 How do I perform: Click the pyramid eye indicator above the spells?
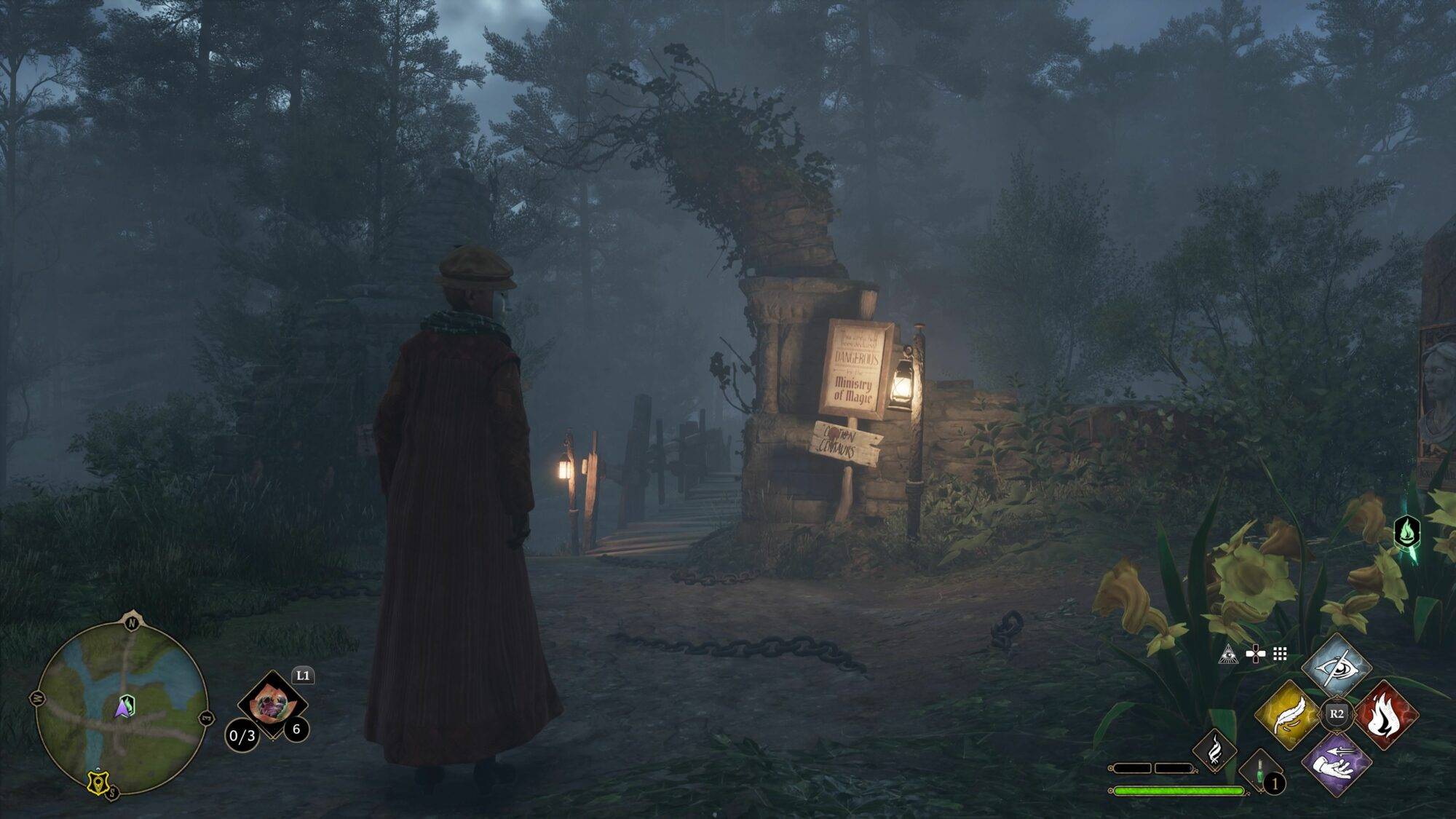pos(1229,654)
